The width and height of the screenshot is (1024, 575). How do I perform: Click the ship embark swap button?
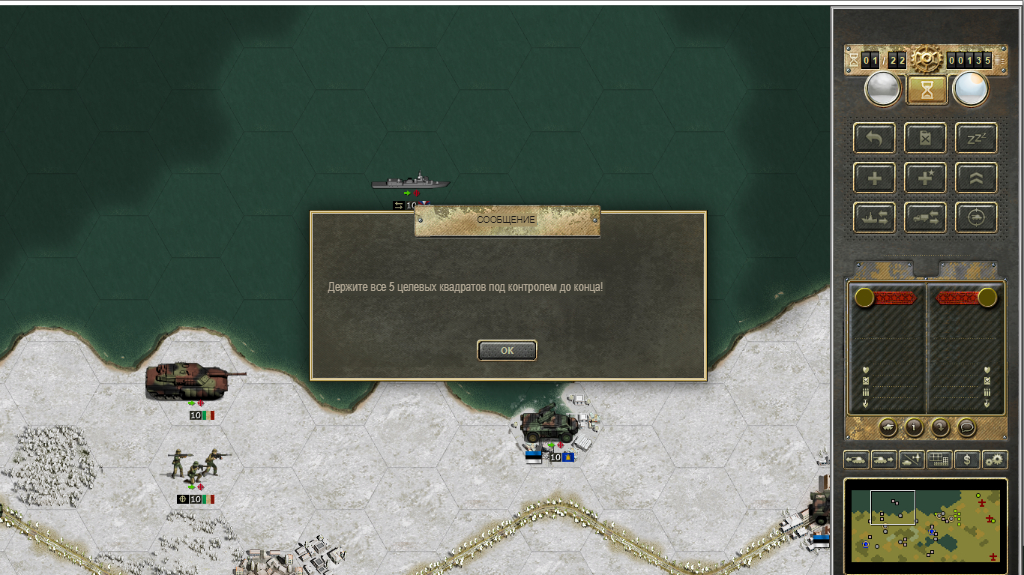(x=874, y=217)
